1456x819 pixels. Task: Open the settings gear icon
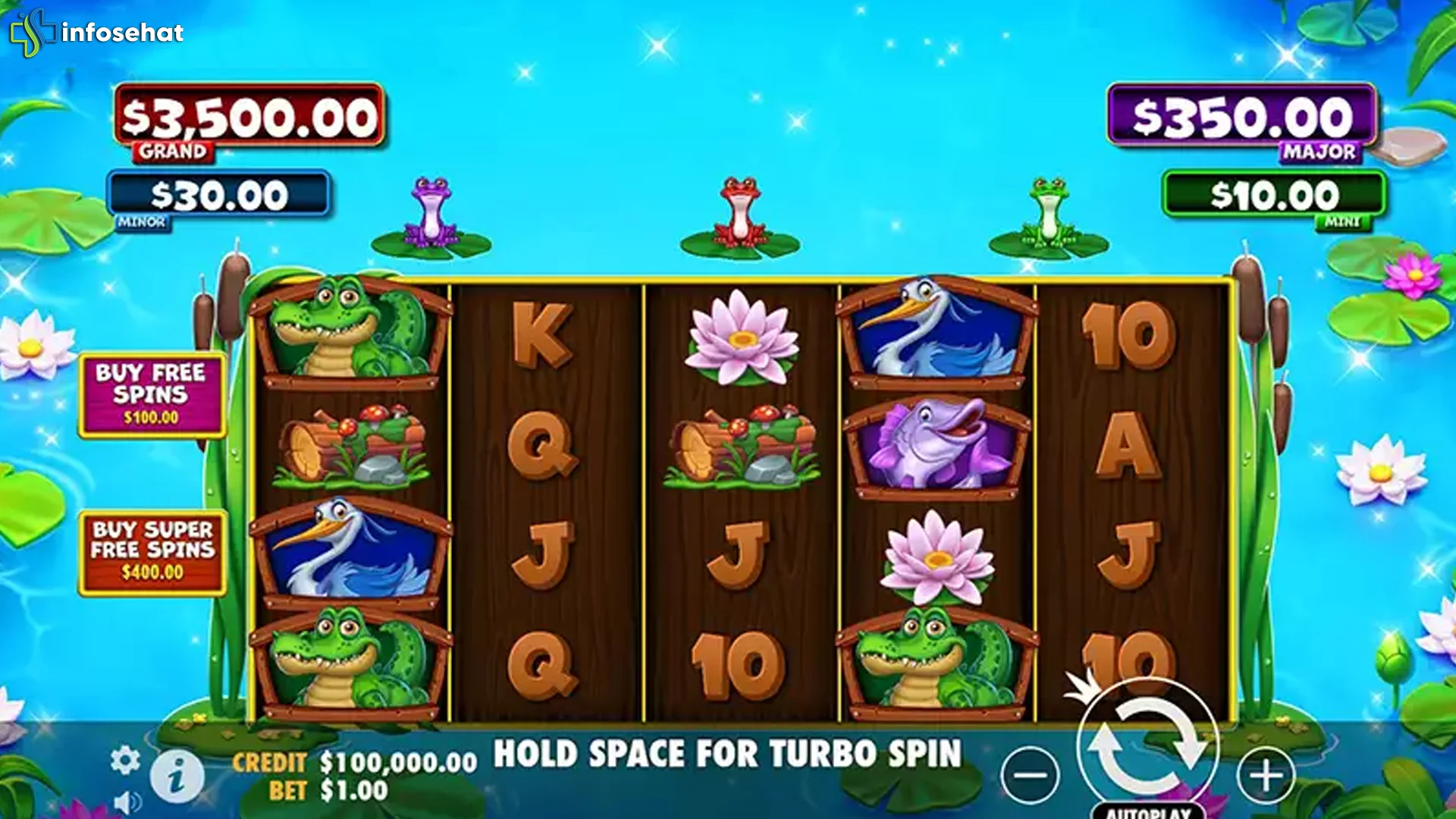[x=126, y=756]
